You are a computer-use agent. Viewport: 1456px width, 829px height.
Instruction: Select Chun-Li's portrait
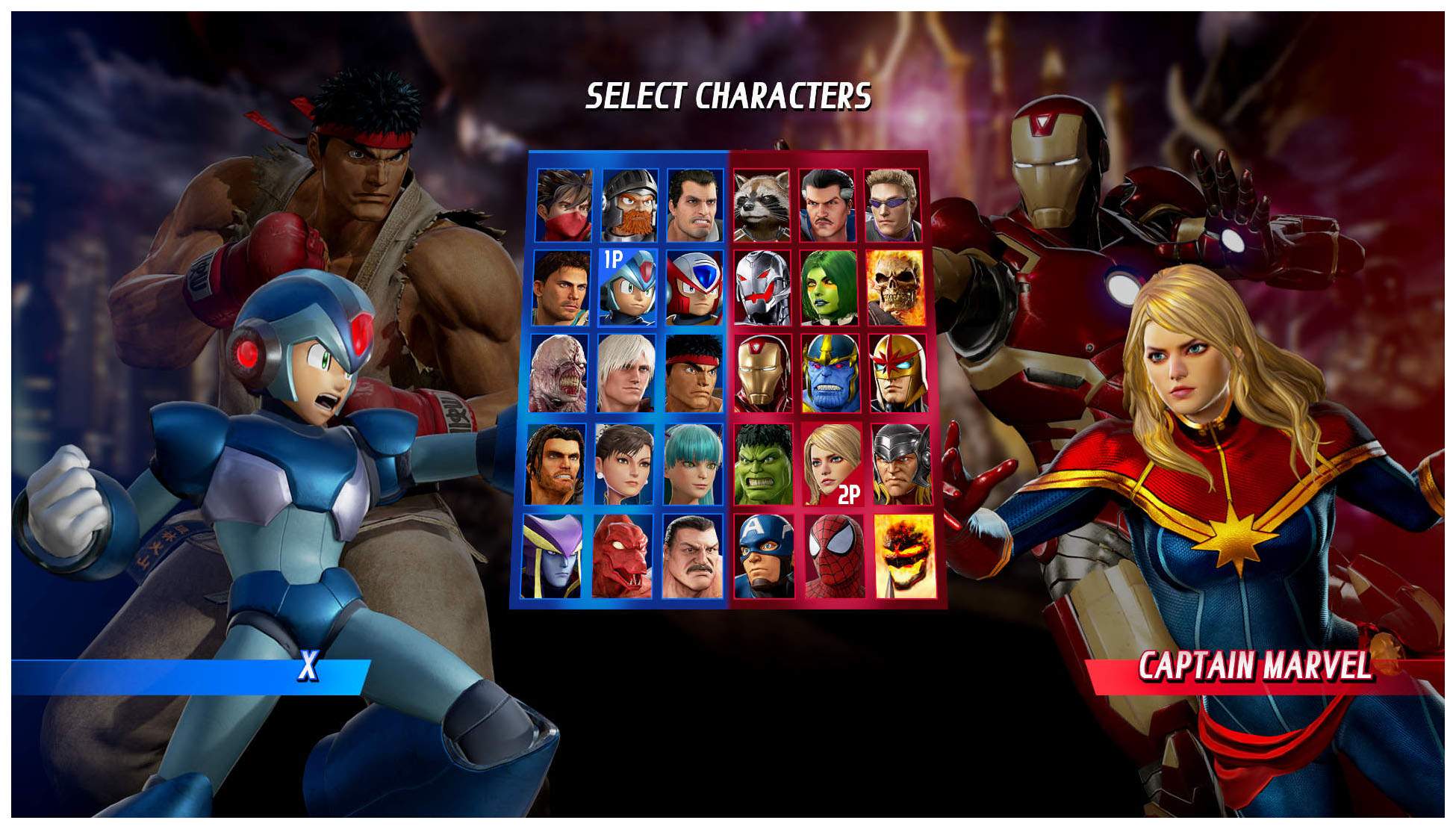[624, 465]
